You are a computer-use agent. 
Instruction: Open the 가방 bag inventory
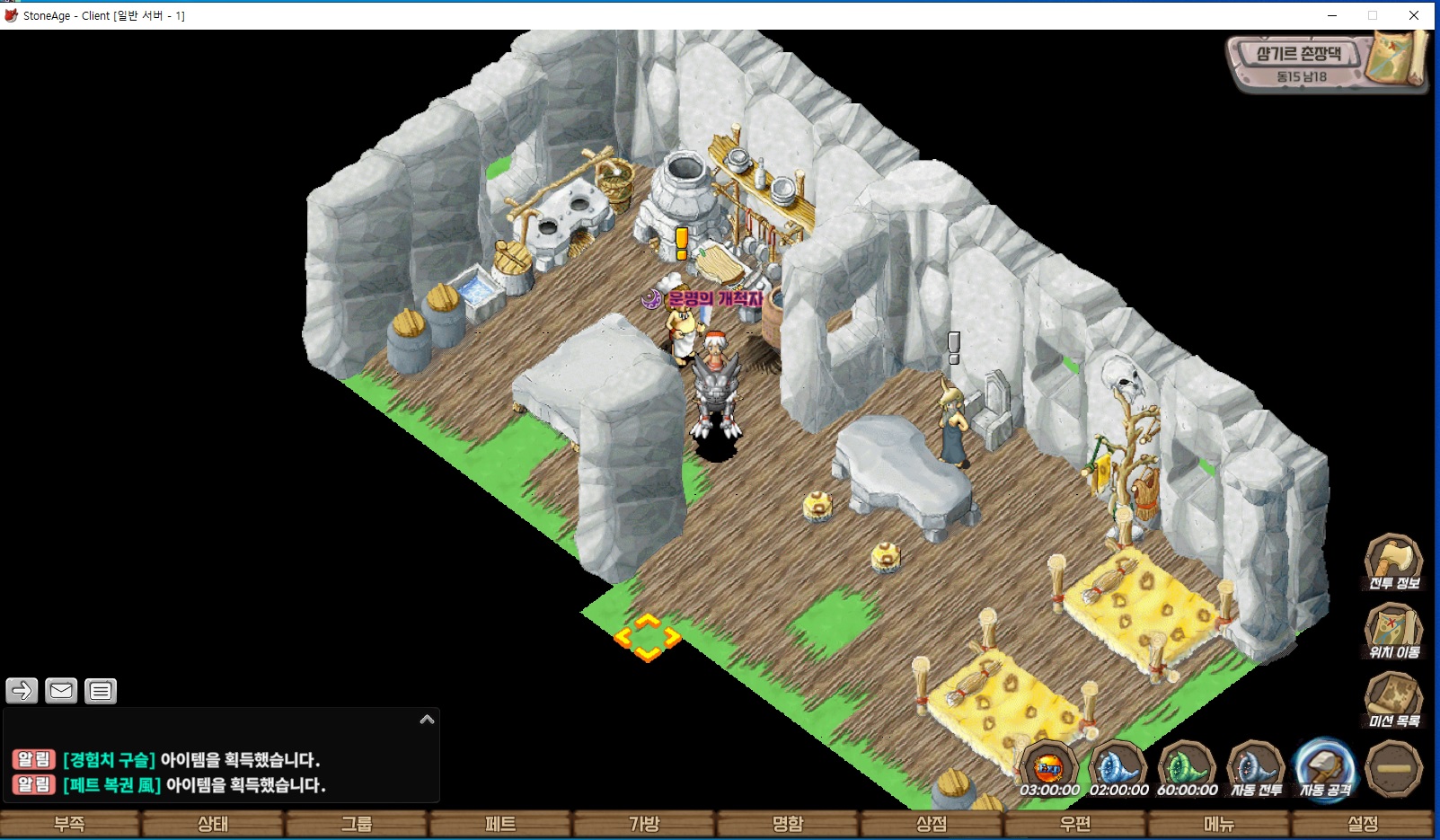(644, 824)
